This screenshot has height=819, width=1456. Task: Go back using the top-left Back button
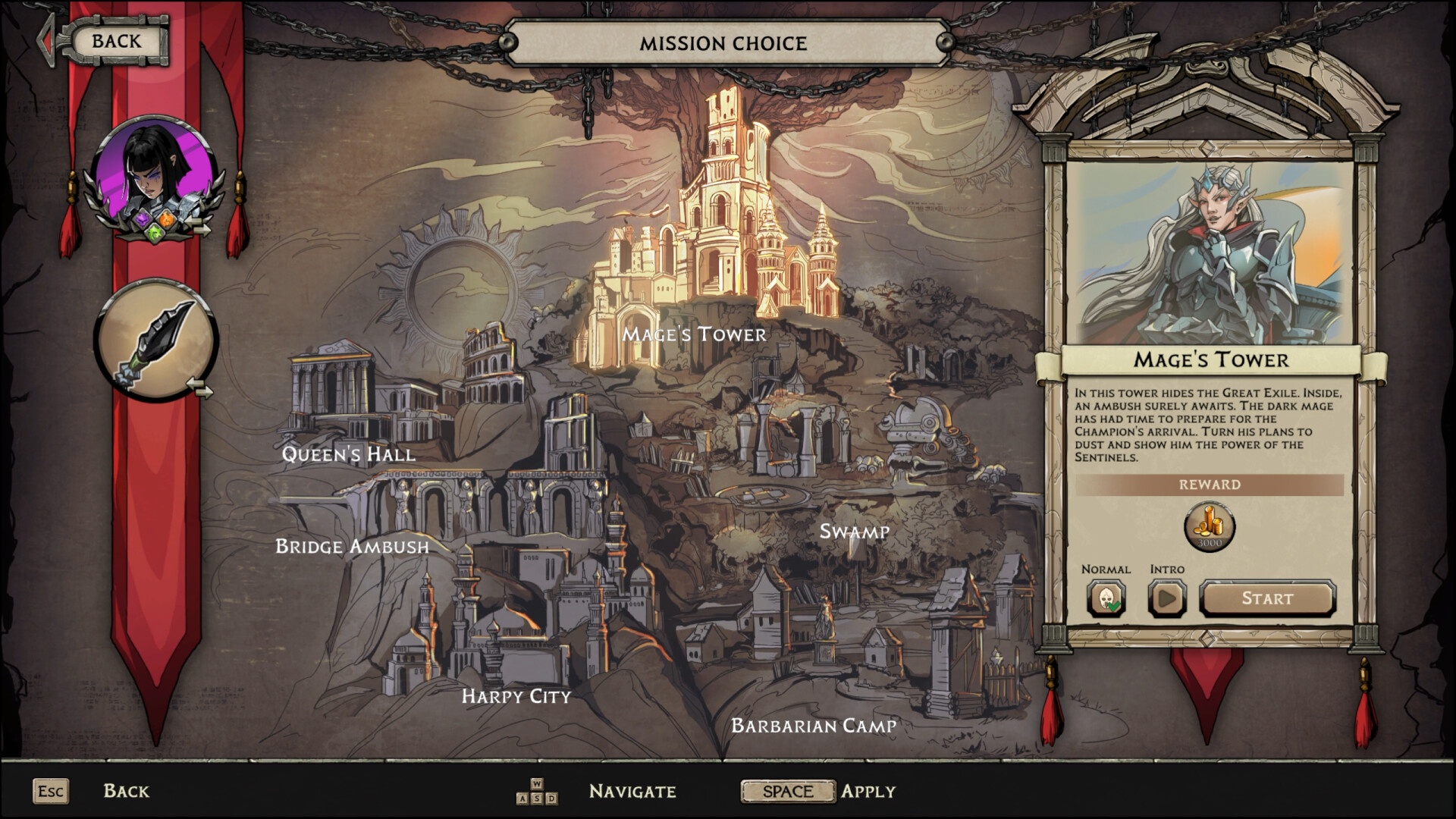[115, 42]
